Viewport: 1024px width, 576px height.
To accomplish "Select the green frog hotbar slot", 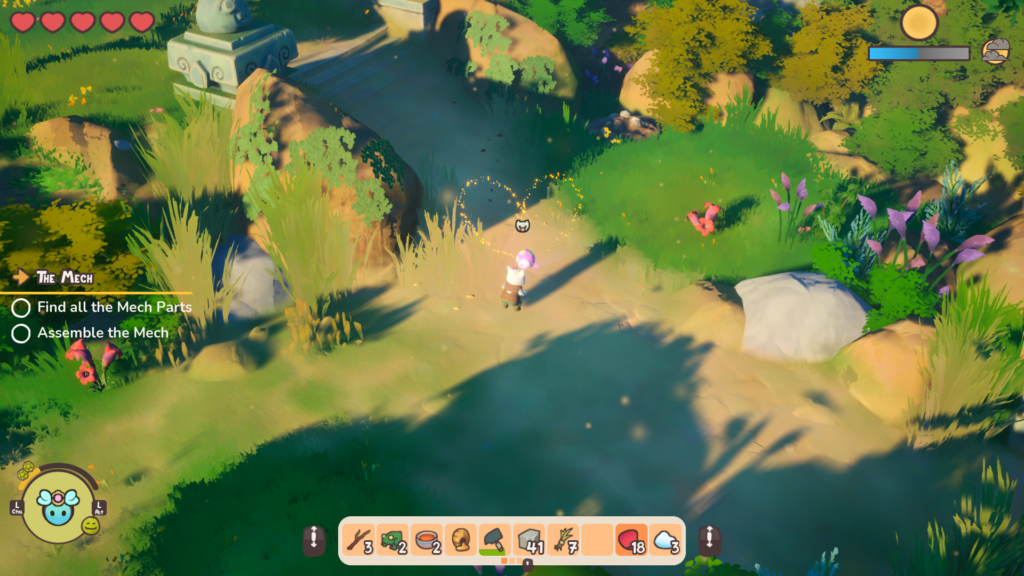I will click(393, 541).
